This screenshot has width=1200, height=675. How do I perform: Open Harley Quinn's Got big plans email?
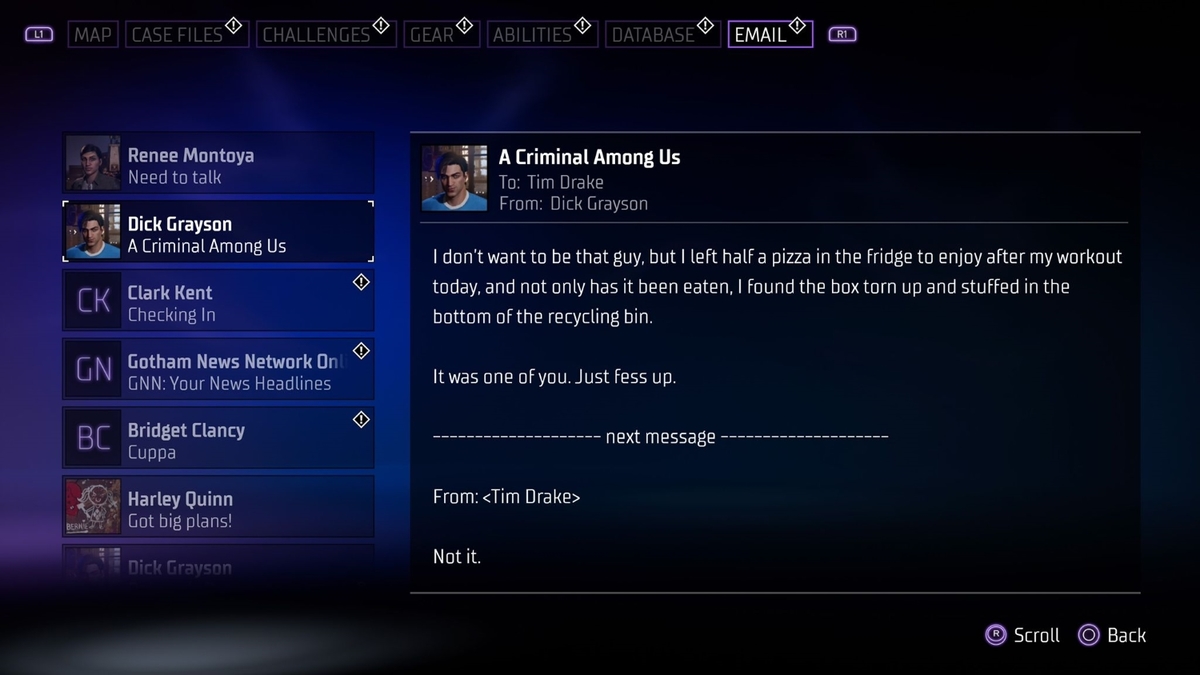click(218, 508)
